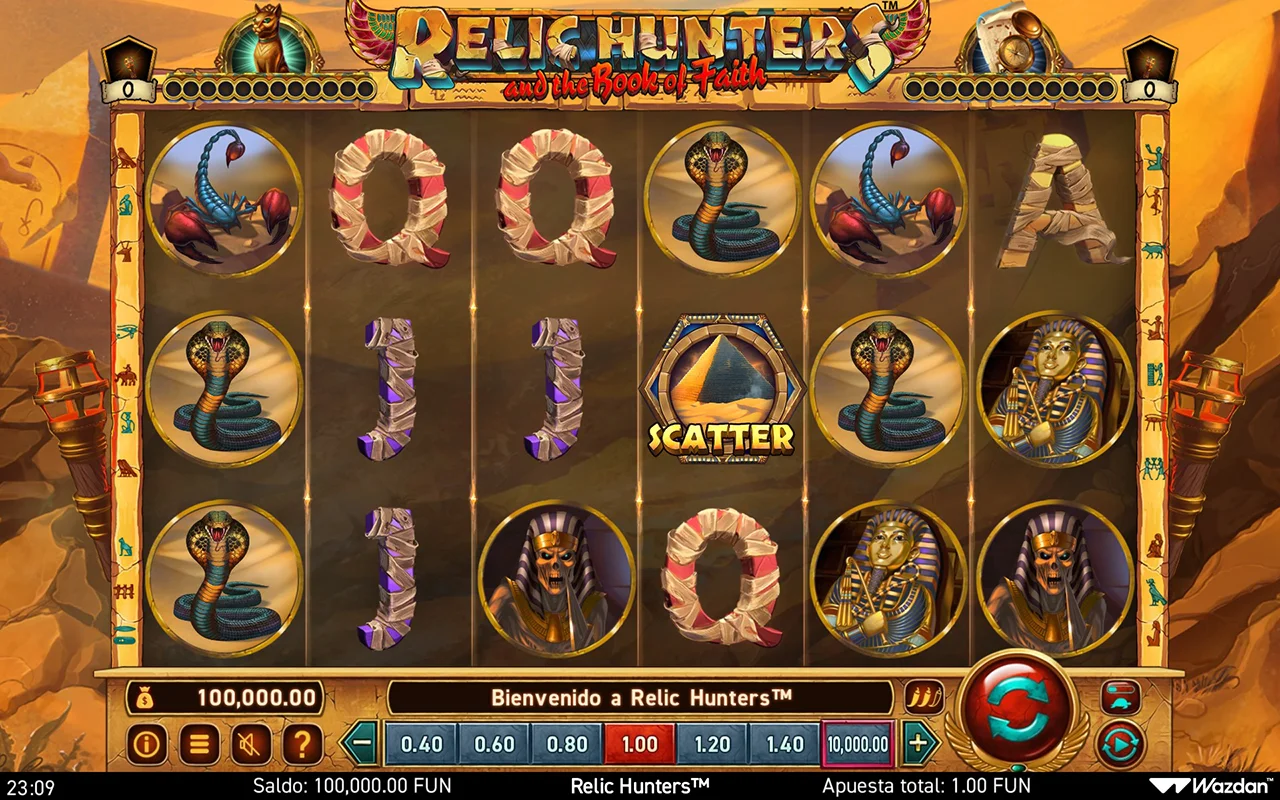Select the 10,000.00 maximum bet
The height and width of the screenshot is (800, 1280).
pyautogui.click(x=857, y=744)
